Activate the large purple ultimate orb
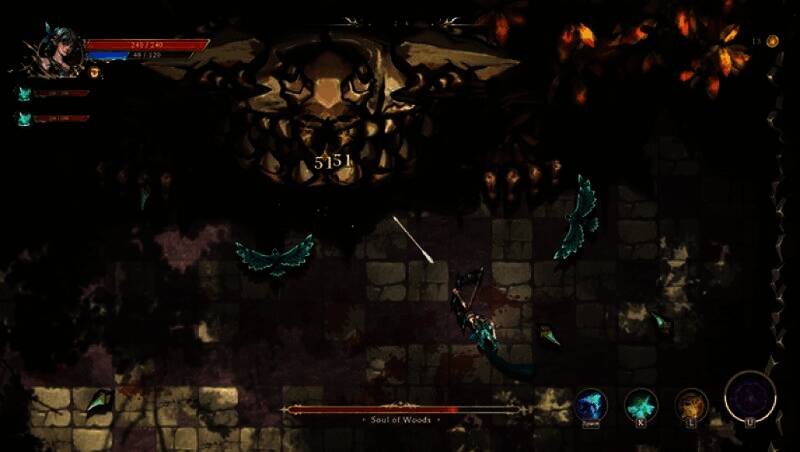This screenshot has width=800, height=452. [x=749, y=396]
